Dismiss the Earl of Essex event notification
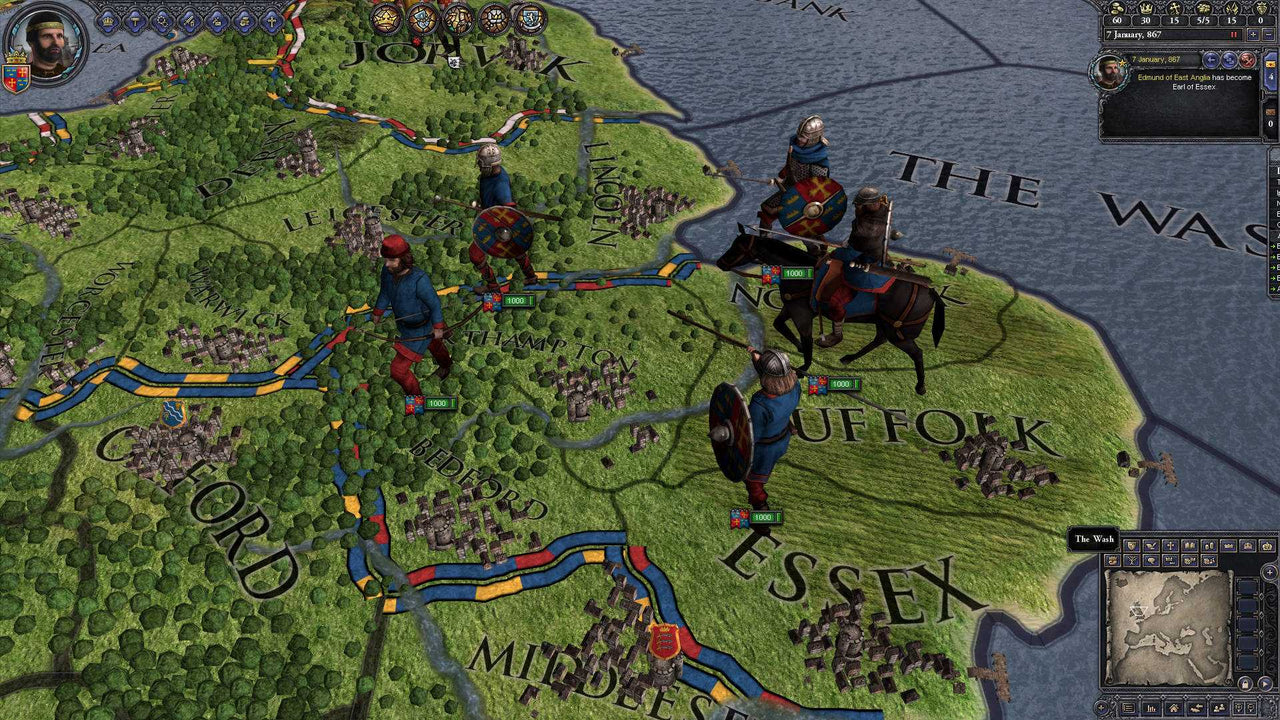Image resolution: width=1280 pixels, height=720 pixels. 1247,62
